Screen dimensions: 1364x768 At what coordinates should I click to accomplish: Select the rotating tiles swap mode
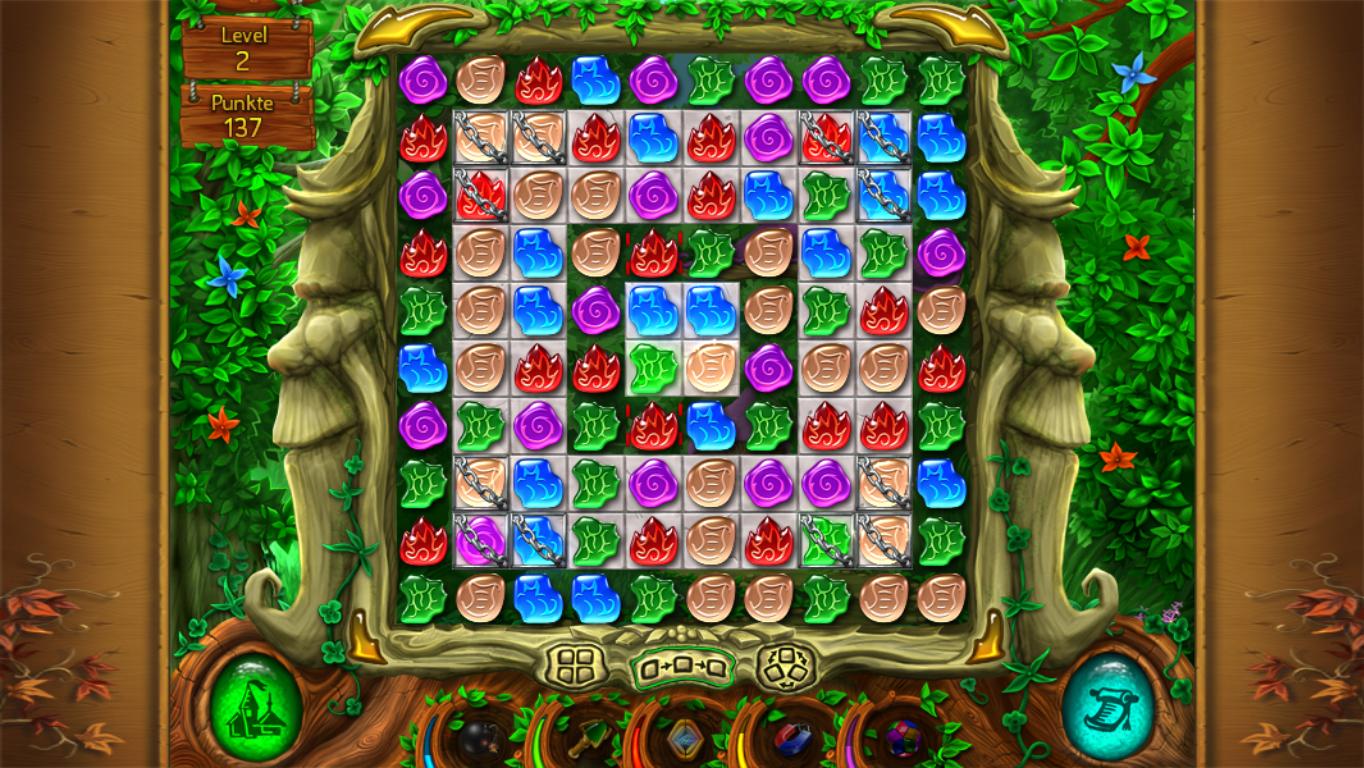[785, 663]
